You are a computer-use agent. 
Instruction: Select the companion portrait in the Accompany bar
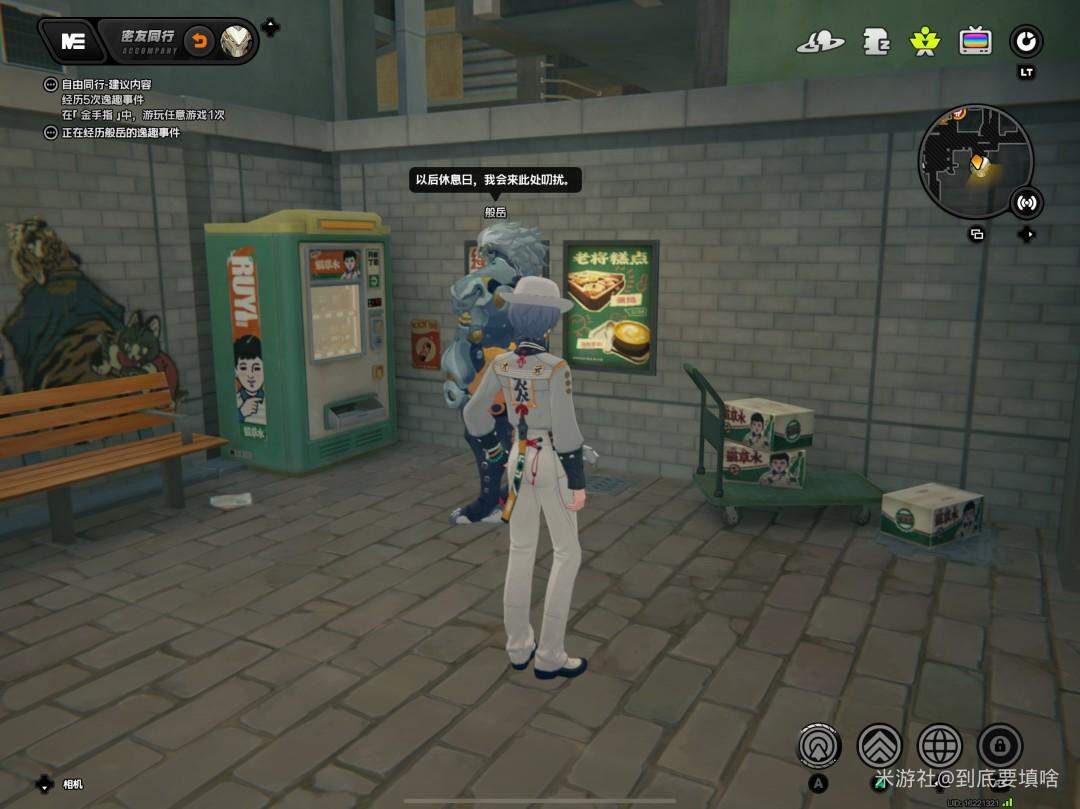(x=237, y=41)
